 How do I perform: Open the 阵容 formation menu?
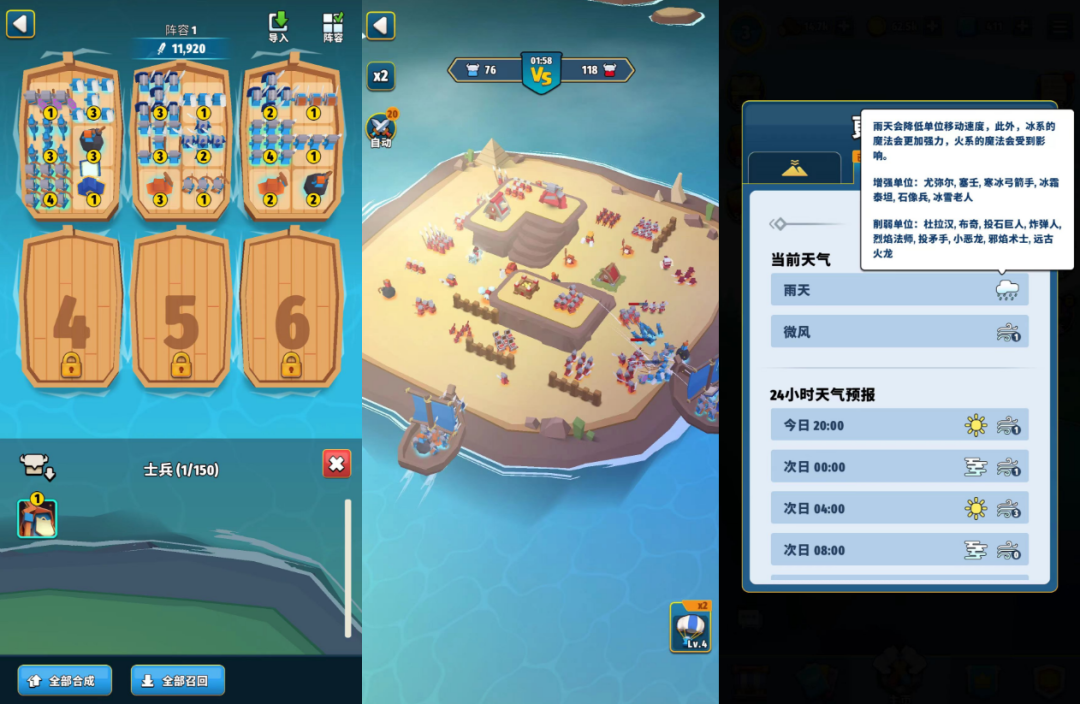333,27
